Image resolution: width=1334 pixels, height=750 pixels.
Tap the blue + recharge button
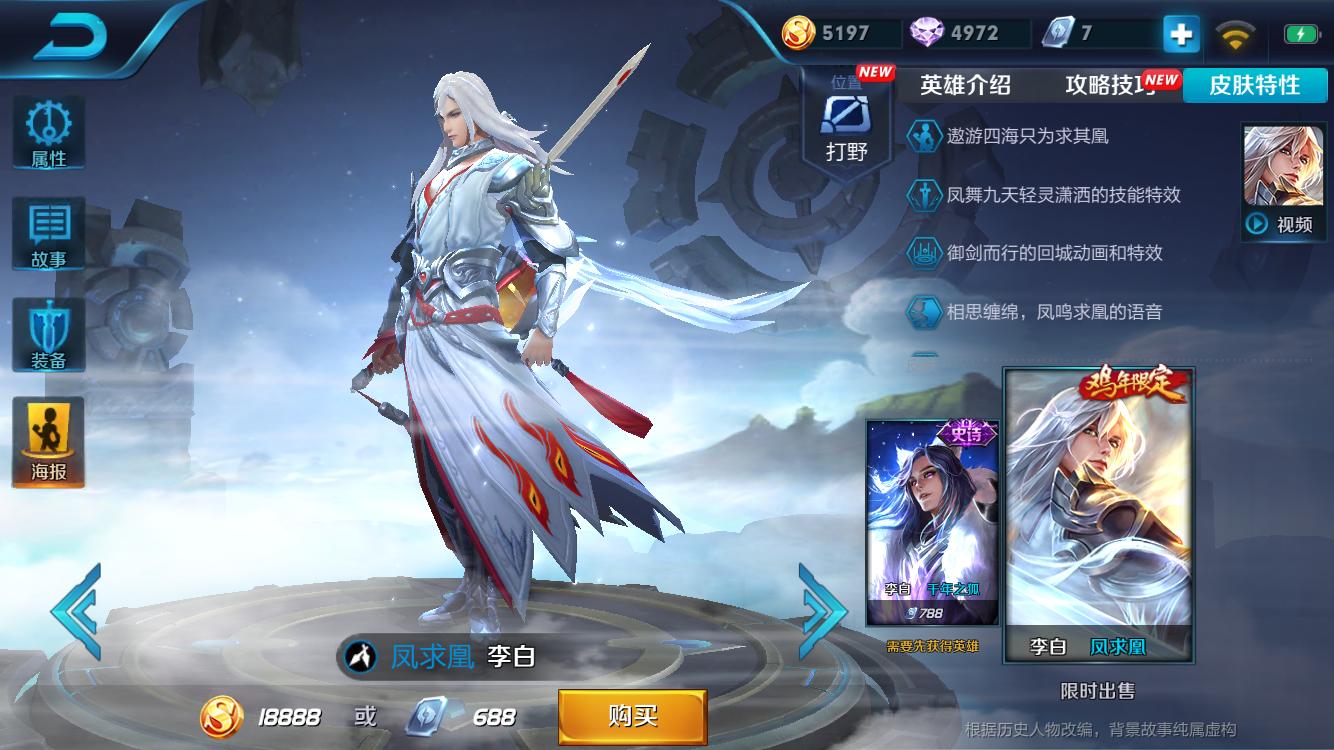1179,32
